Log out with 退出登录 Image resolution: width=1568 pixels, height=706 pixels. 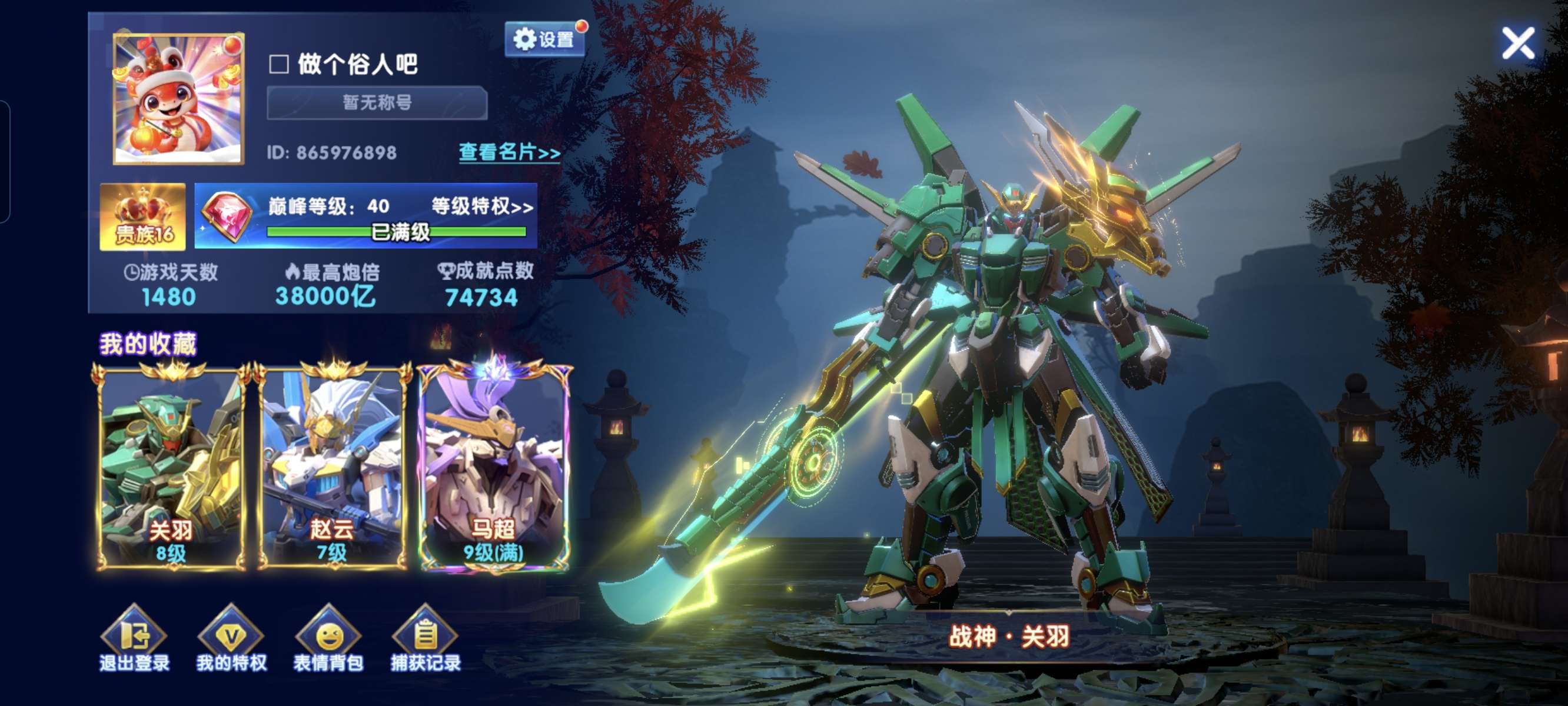pyautogui.click(x=134, y=639)
